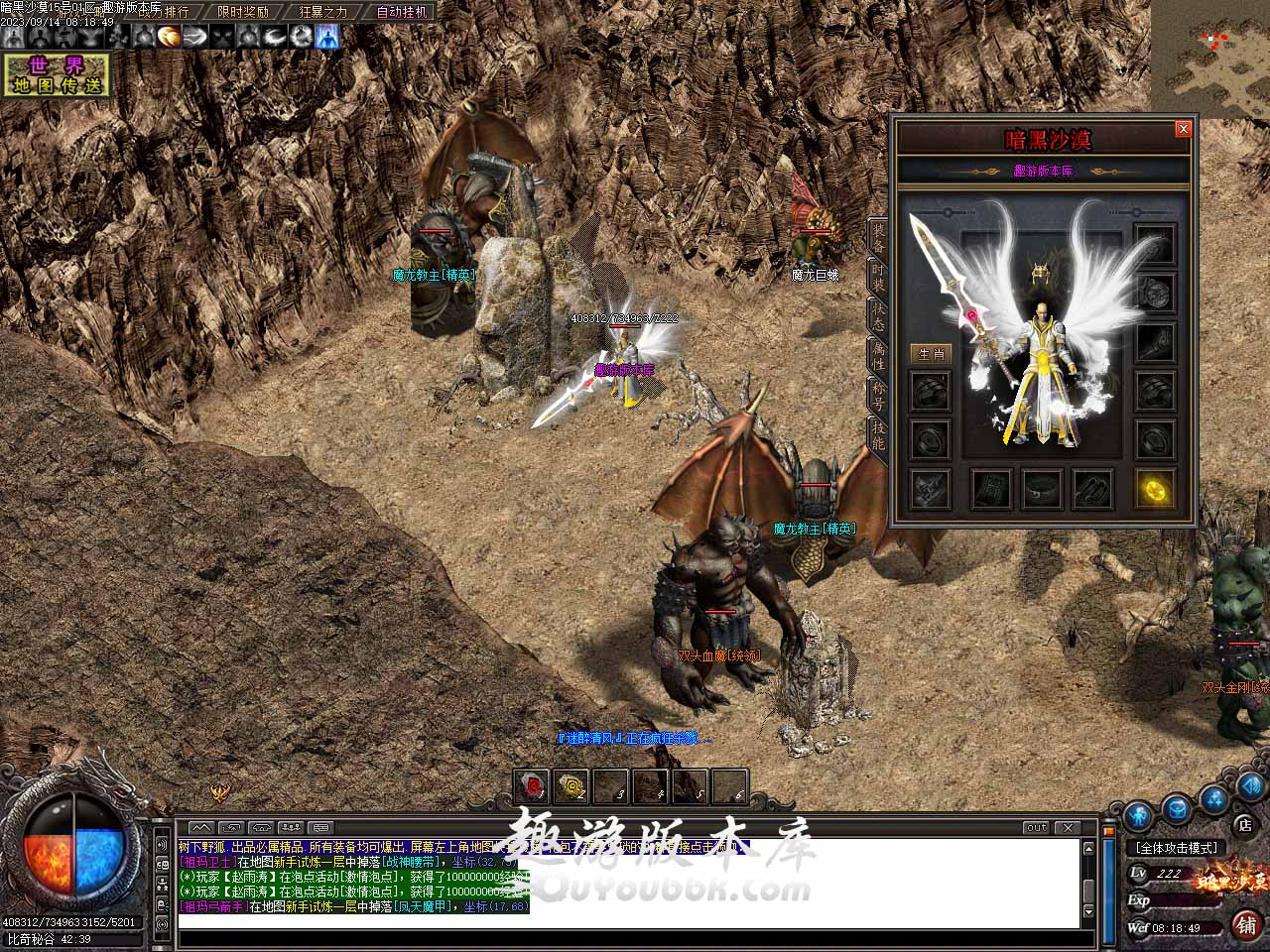Show the 属性 attributes tab

[878, 354]
